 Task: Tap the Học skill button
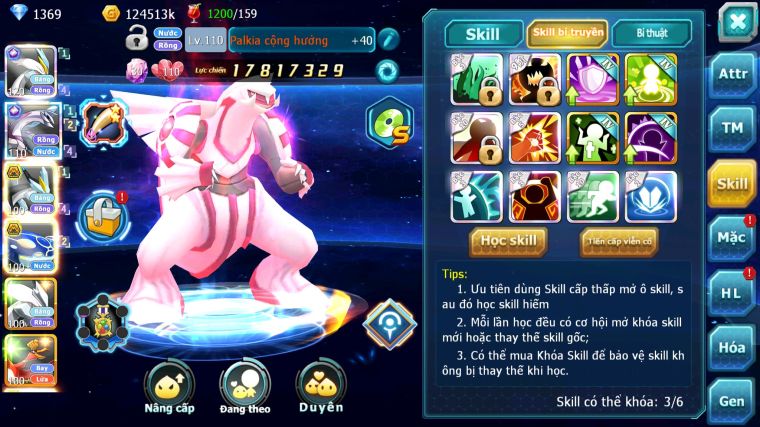pyautogui.click(x=508, y=241)
